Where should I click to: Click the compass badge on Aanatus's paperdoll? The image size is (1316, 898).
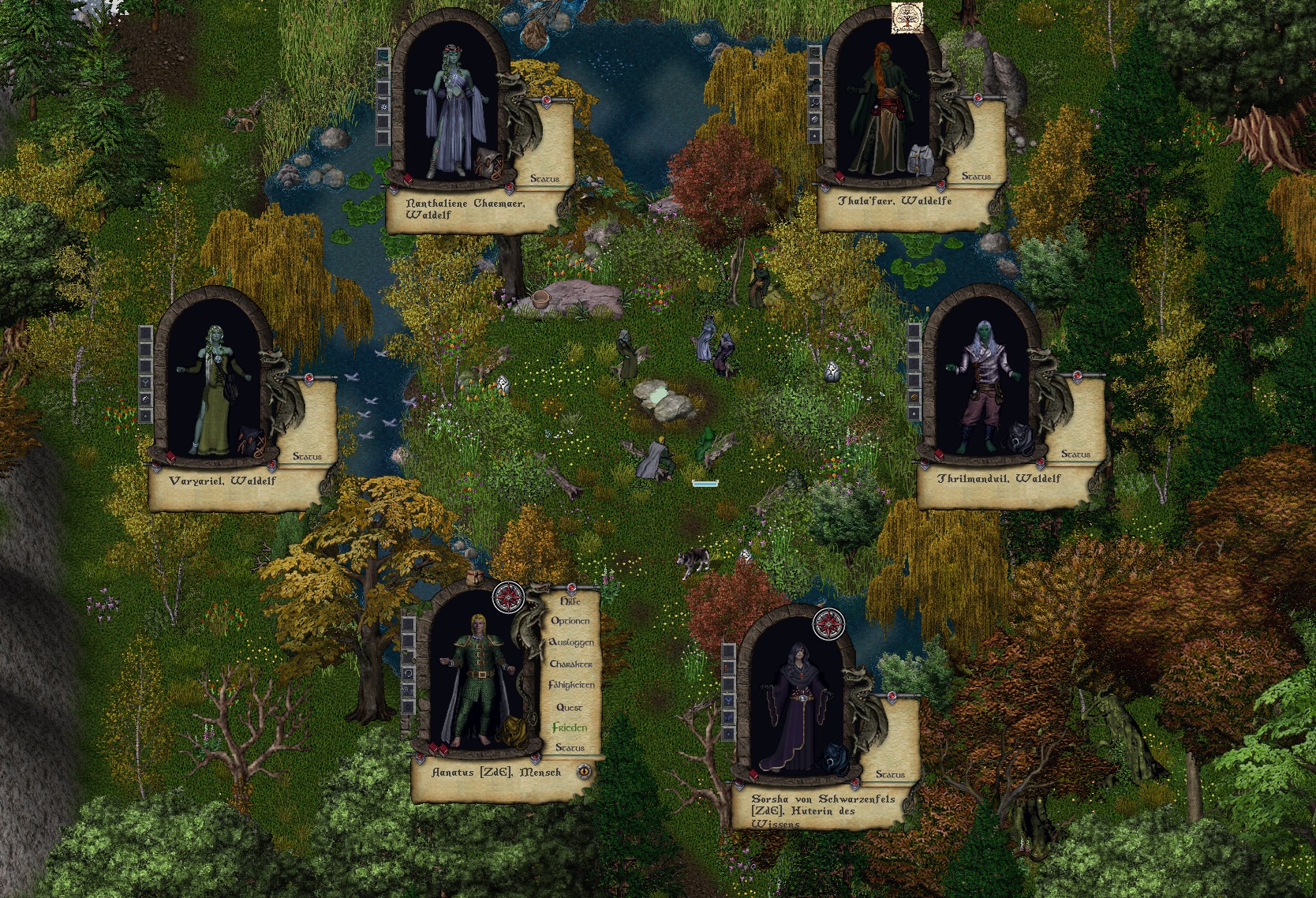(x=507, y=597)
